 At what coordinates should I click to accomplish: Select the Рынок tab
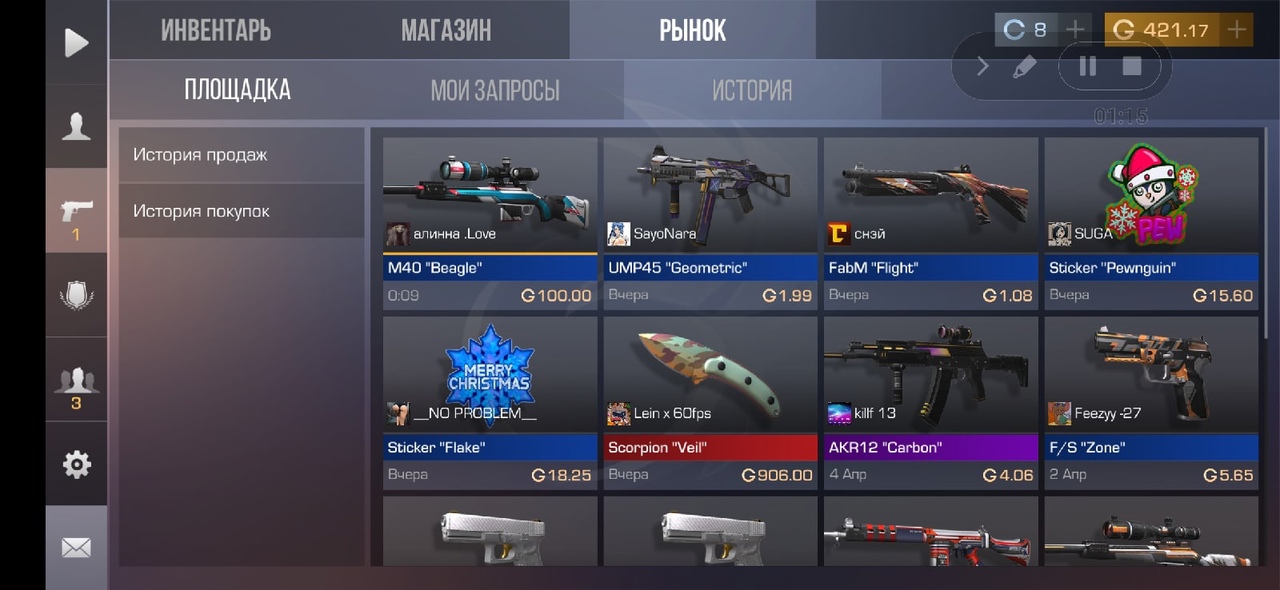pos(692,30)
